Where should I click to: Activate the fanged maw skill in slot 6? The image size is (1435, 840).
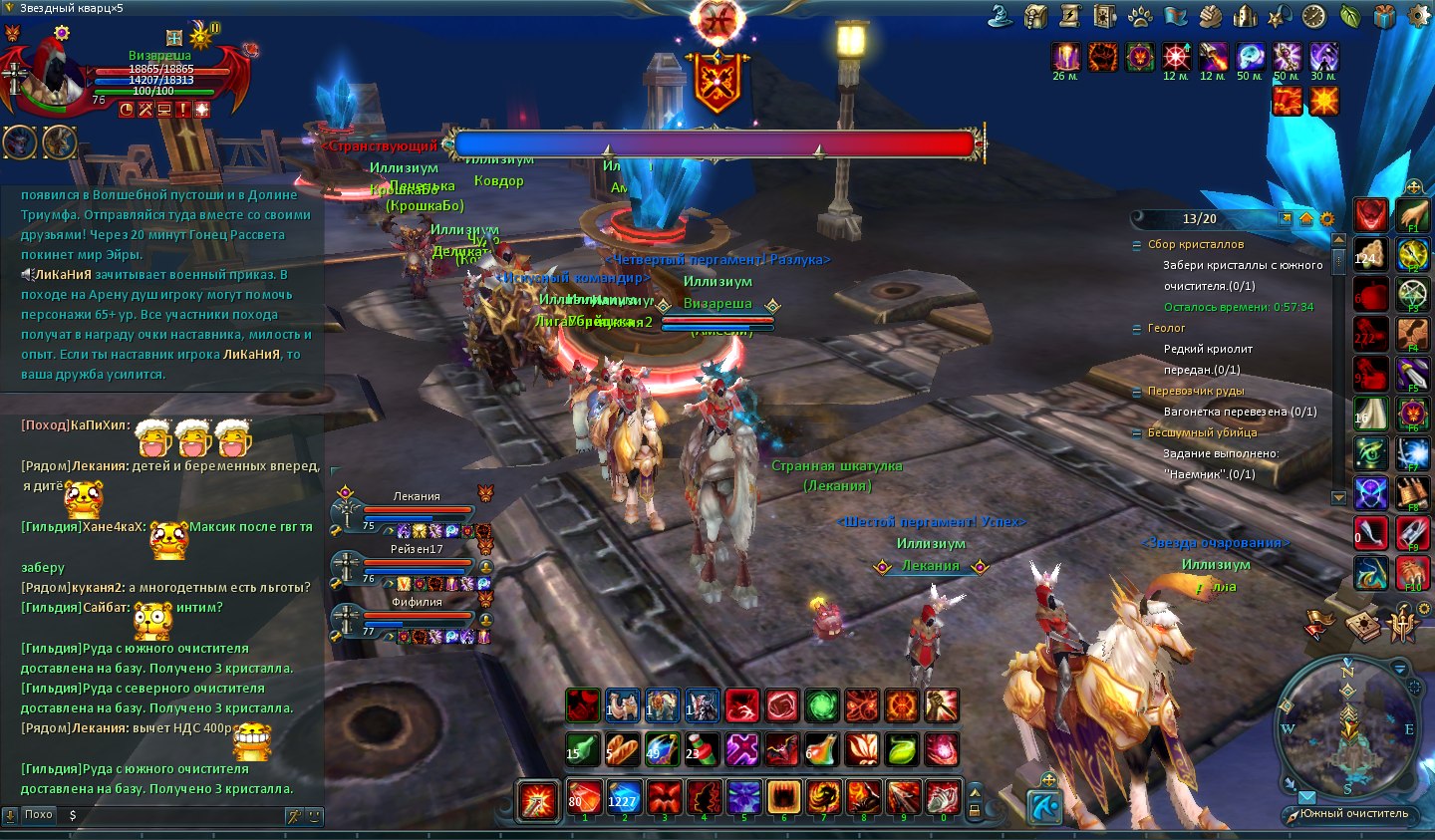(783, 797)
